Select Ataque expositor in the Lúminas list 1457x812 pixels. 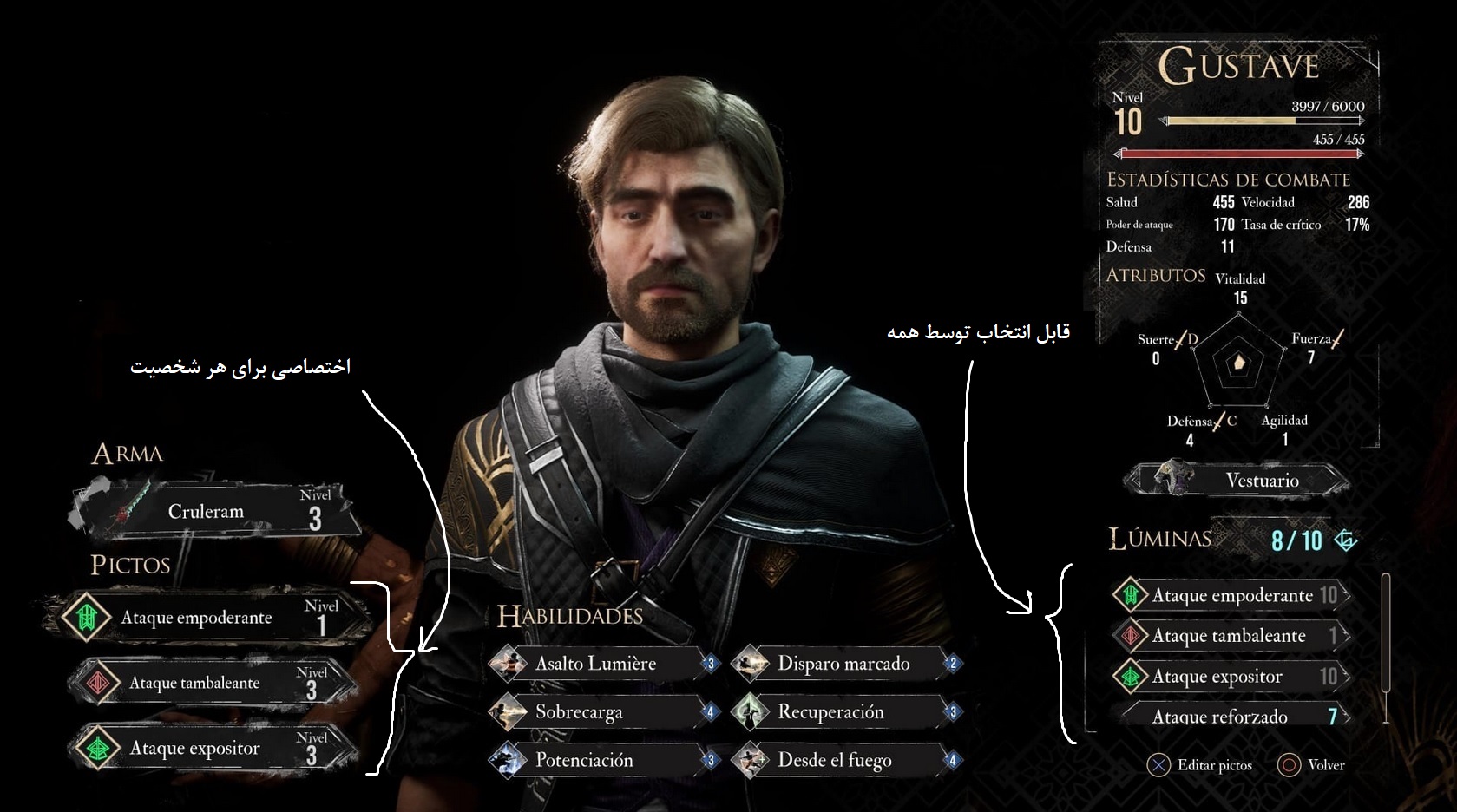click(1232, 677)
